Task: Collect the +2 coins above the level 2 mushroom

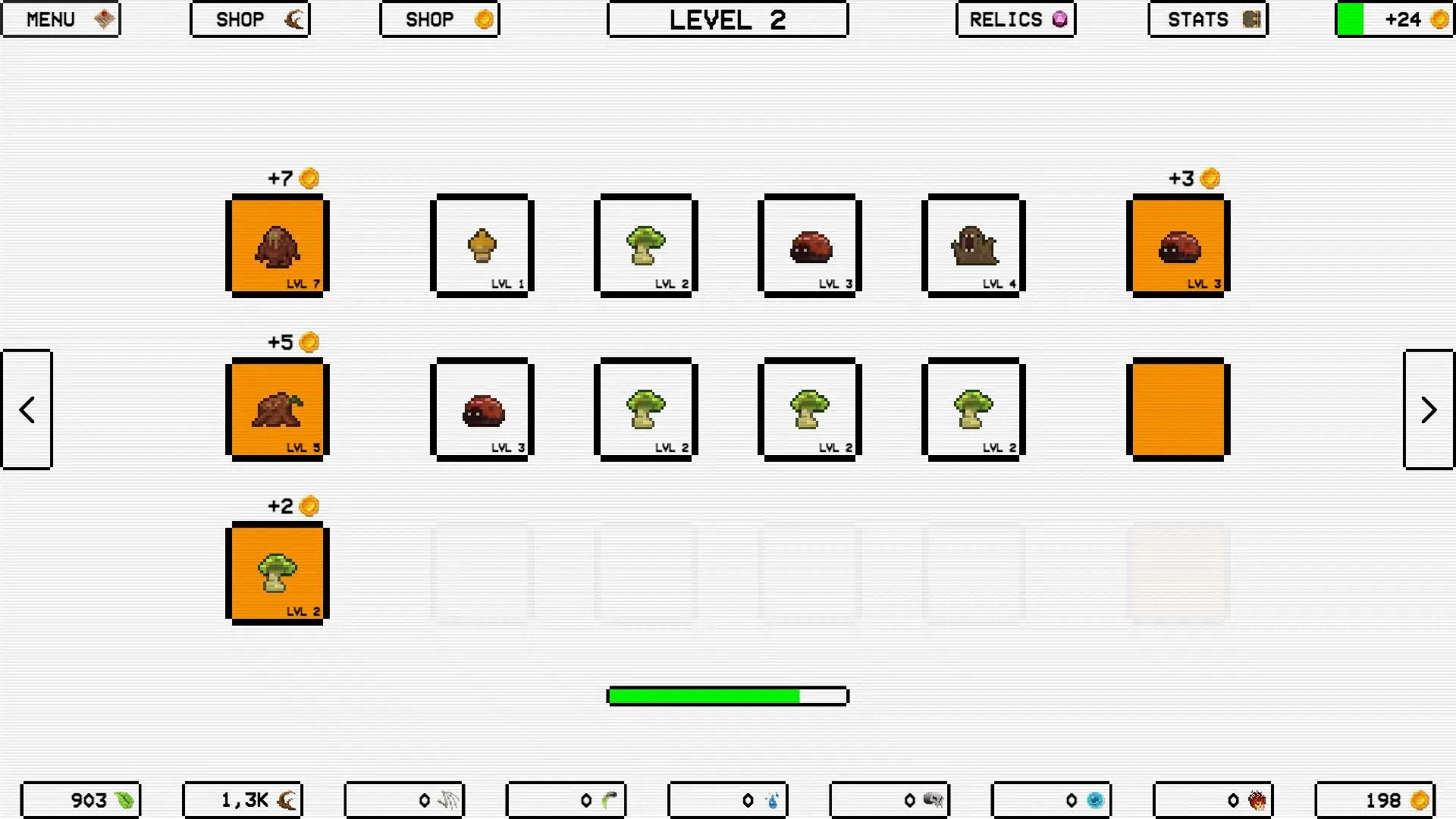Action: pos(292,505)
